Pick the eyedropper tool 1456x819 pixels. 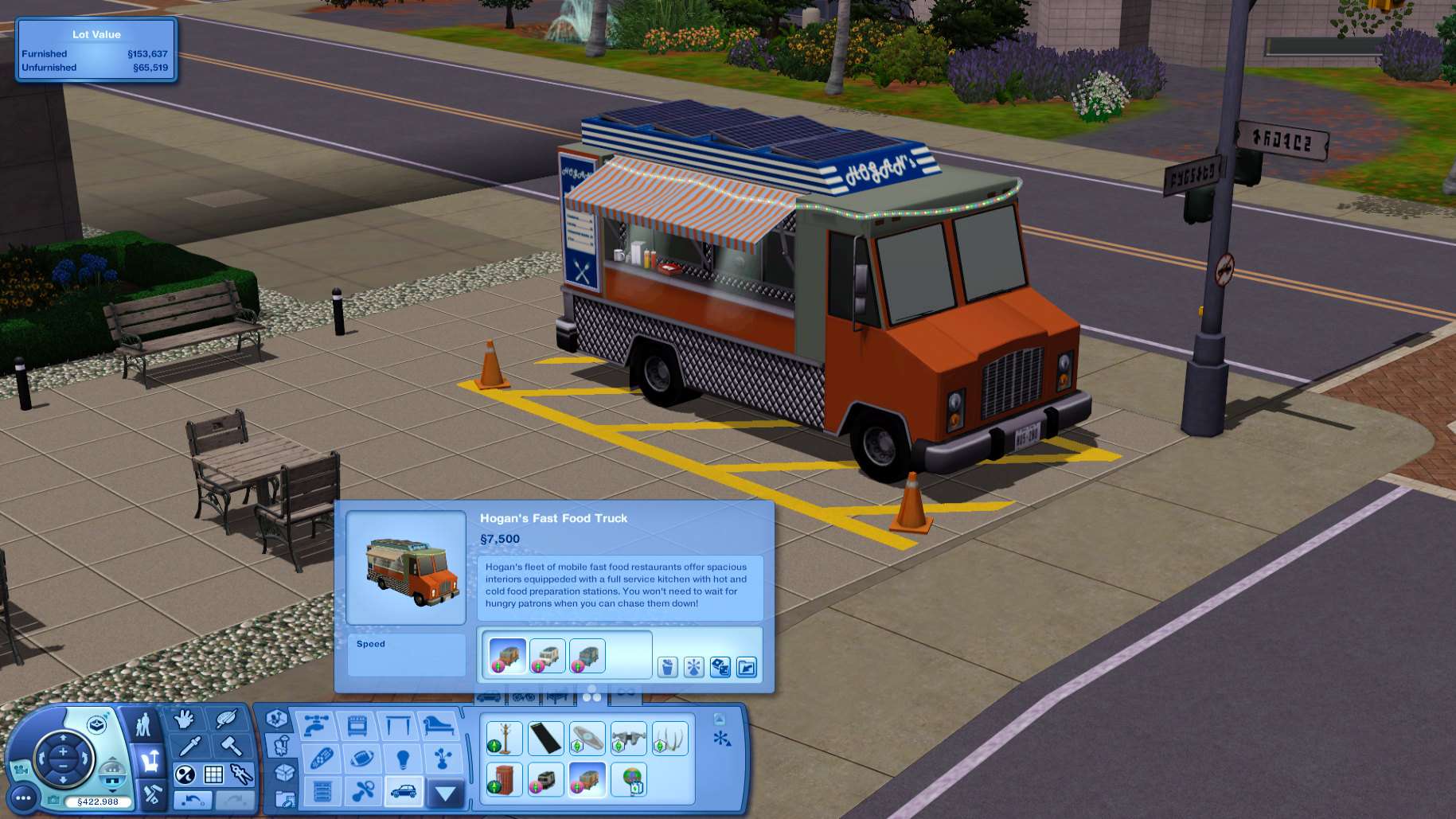(190, 746)
